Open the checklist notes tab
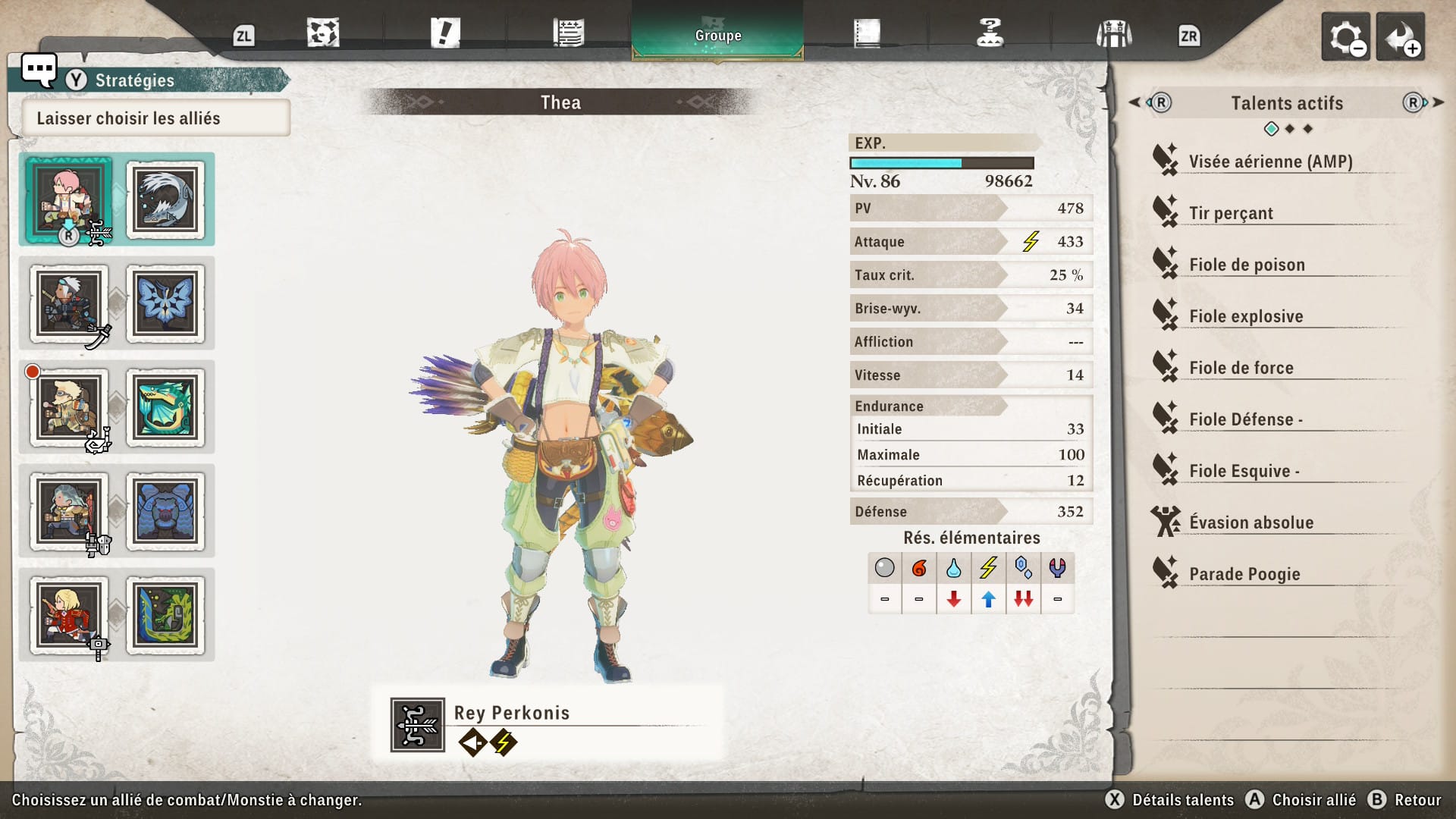 [x=568, y=34]
